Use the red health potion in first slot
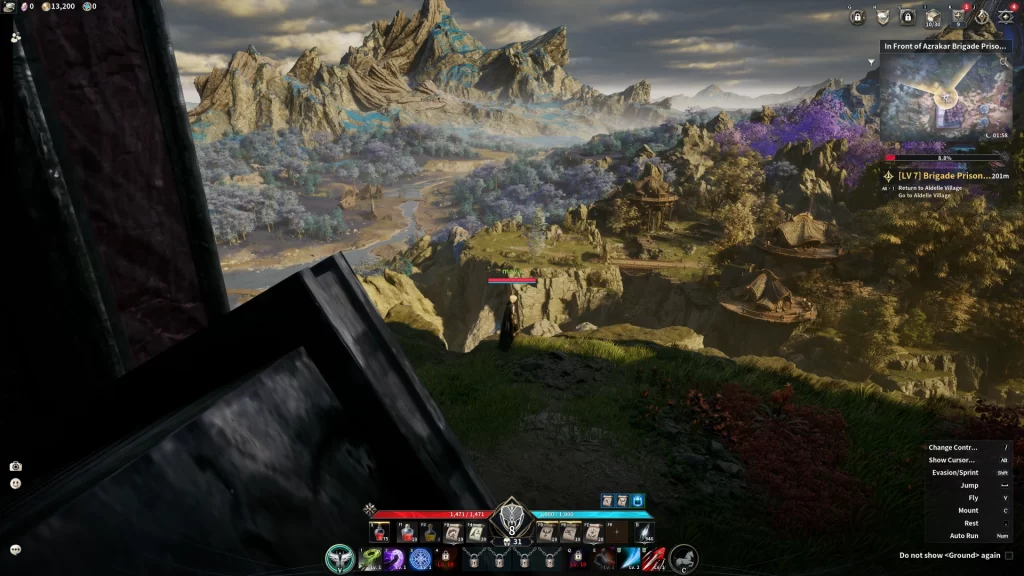Image resolution: width=1024 pixels, height=576 pixels. pos(380,533)
